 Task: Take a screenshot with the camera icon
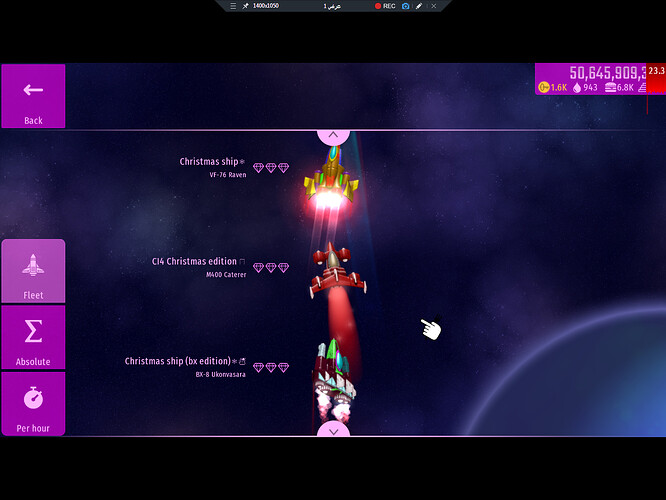(x=405, y=6)
